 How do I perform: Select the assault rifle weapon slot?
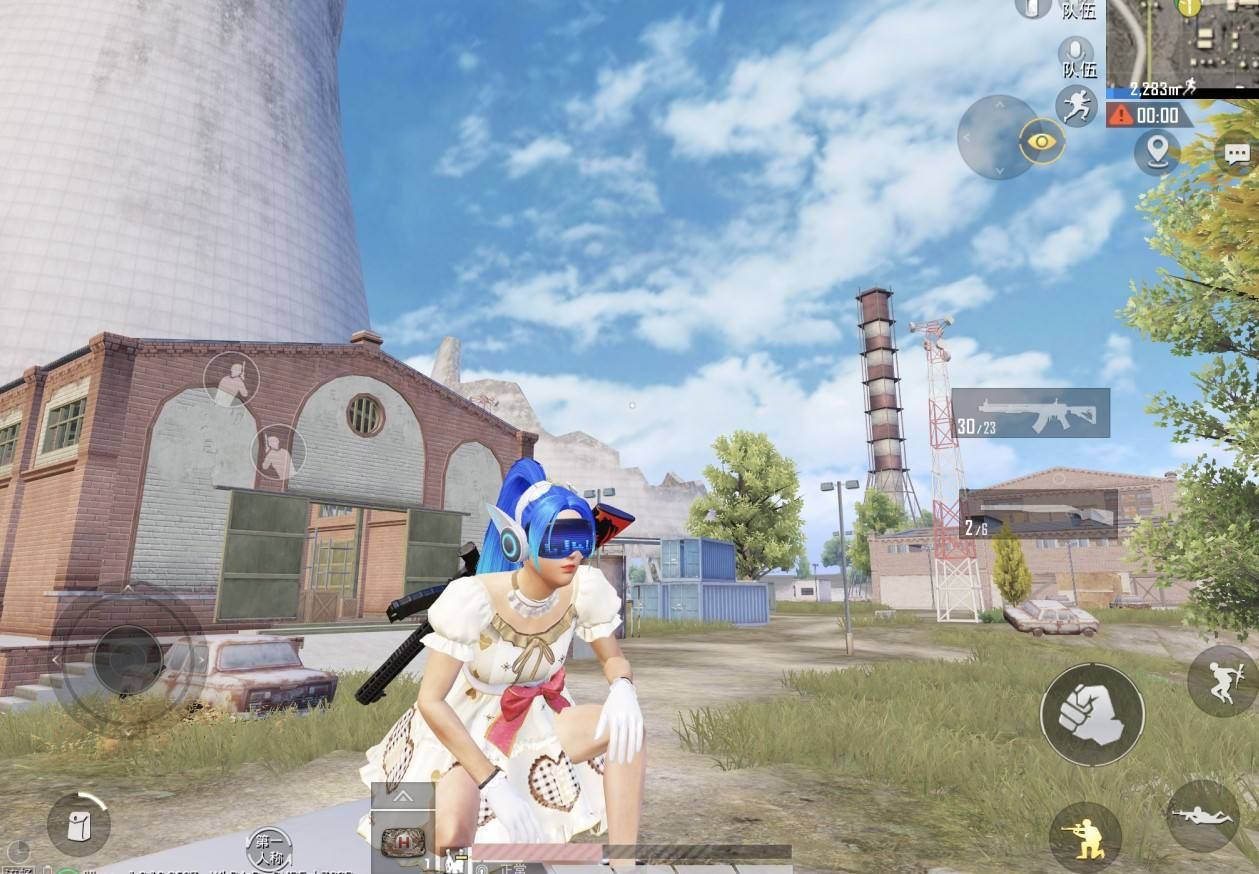point(1031,413)
